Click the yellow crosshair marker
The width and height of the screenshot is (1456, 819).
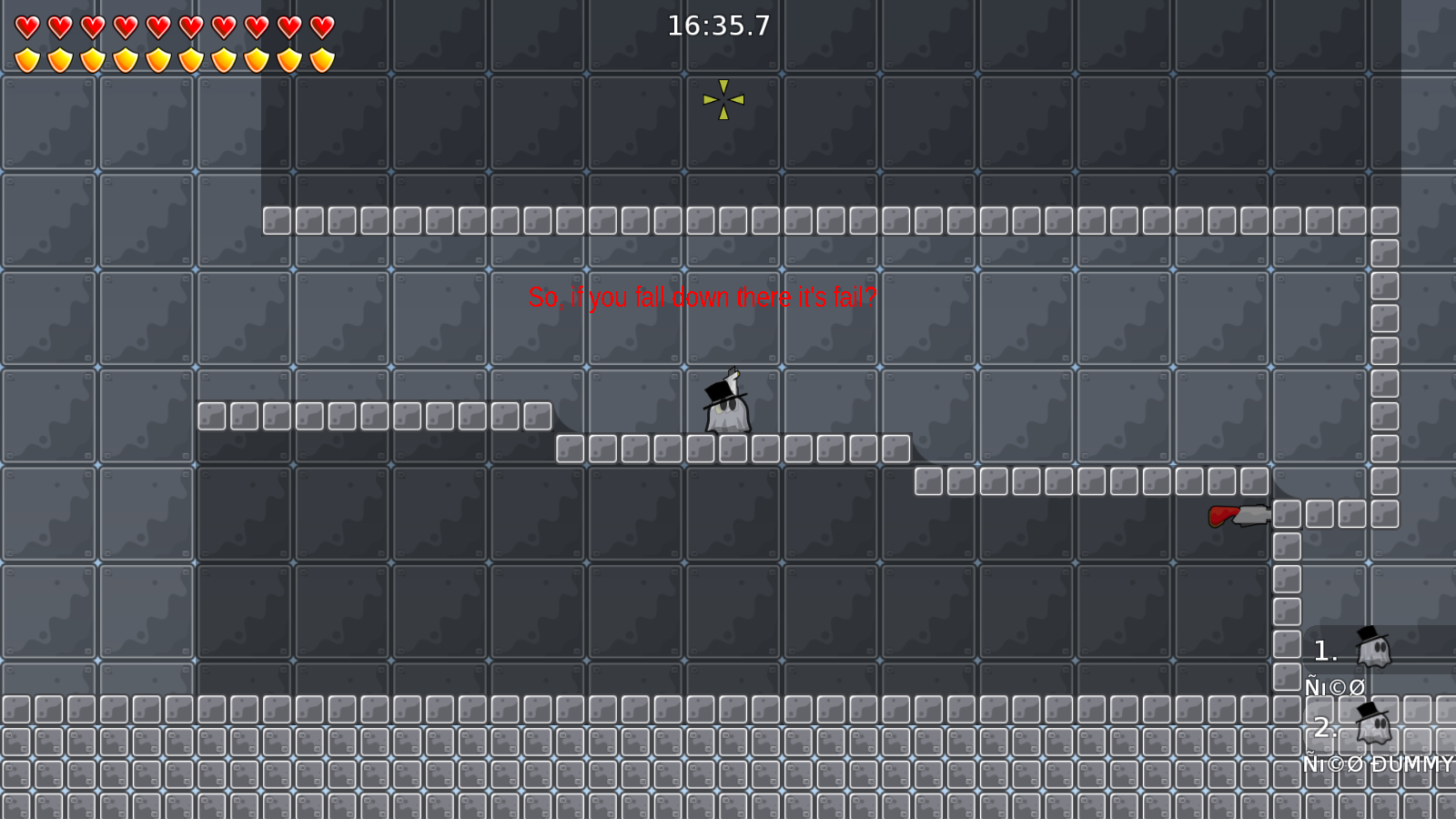[x=723, y=100]
